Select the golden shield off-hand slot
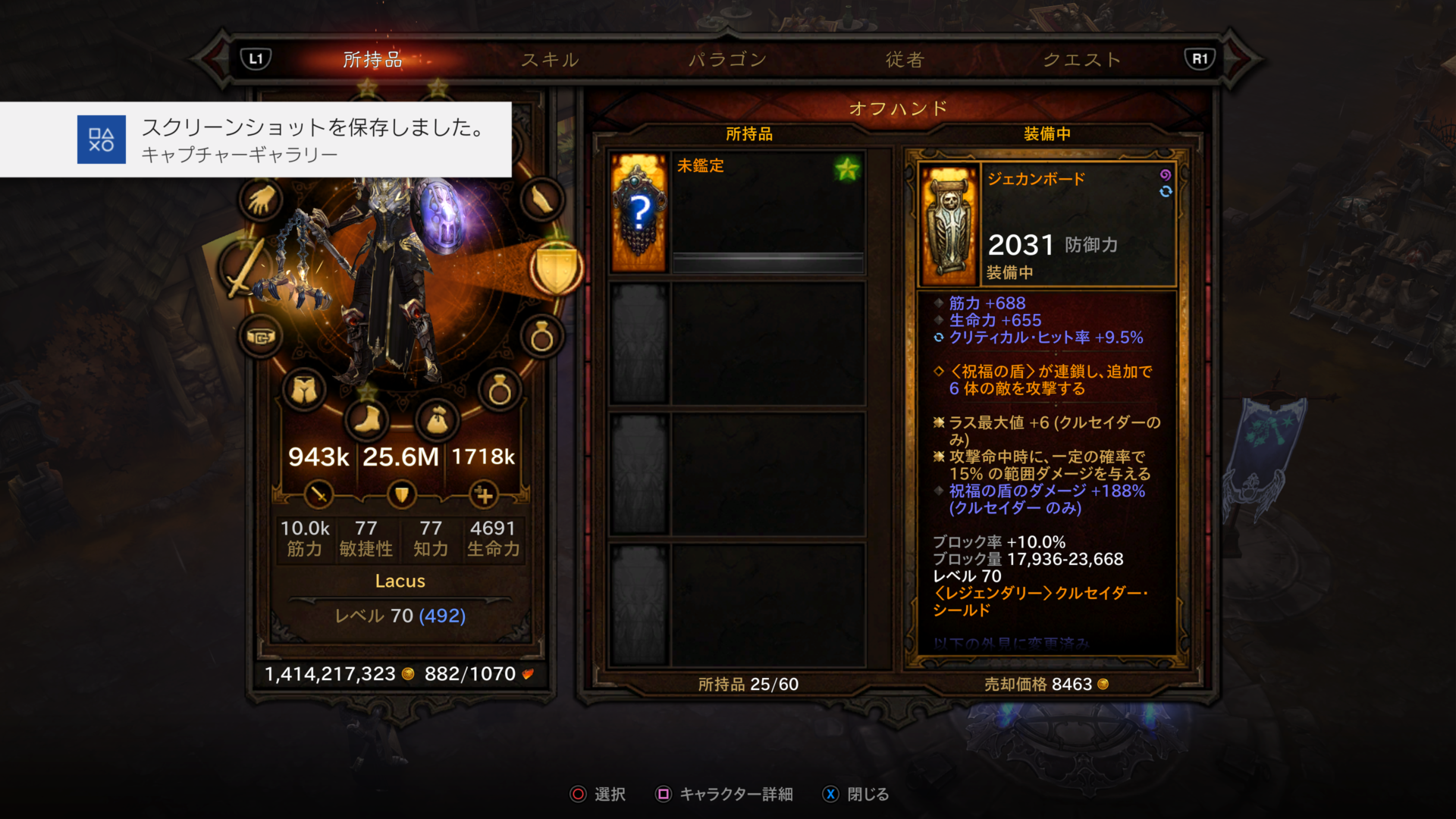Screen dimensions: 1456x819 coord(557,268)
